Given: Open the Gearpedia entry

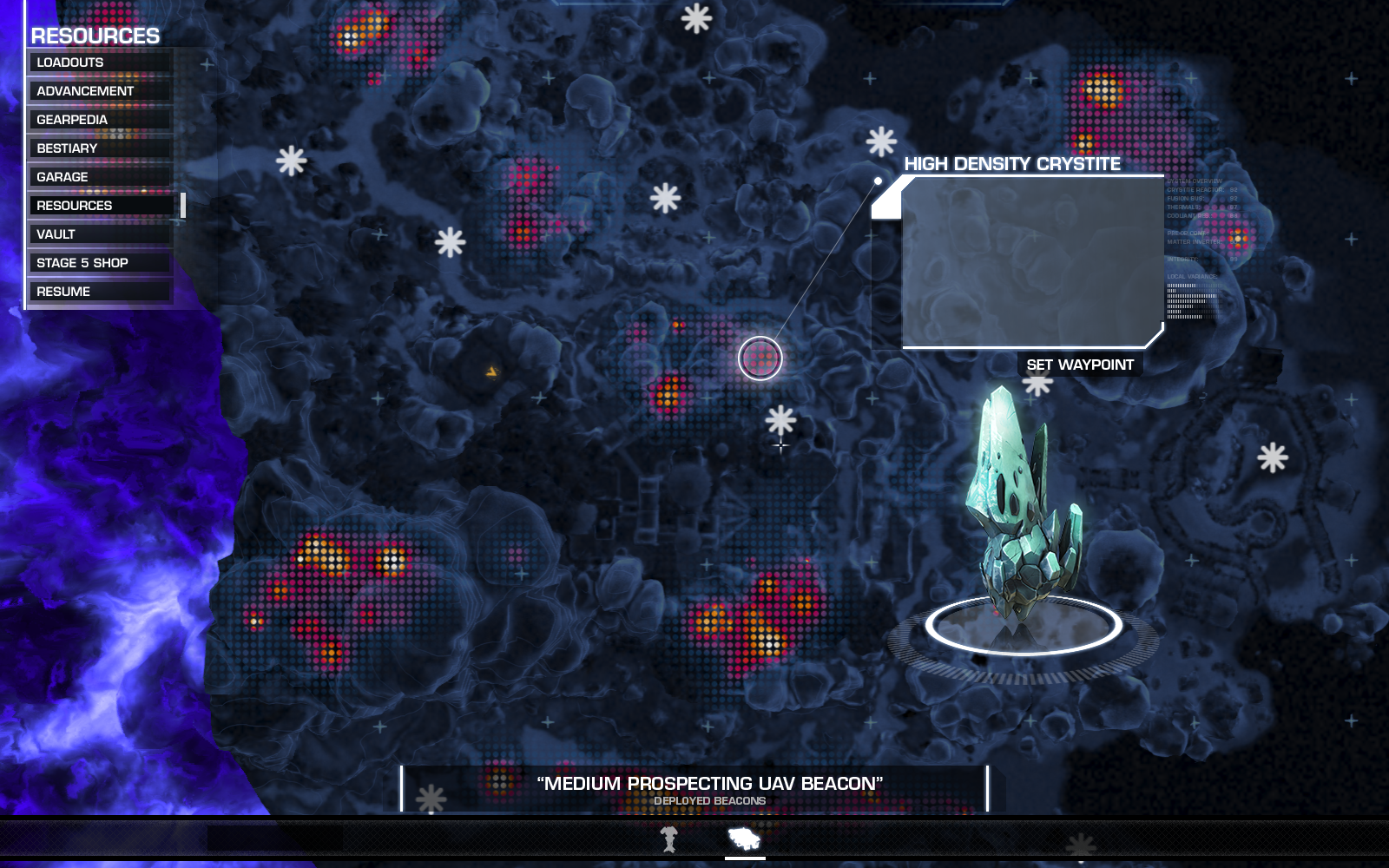Looking at the screenshot, I should coord(101,120).
